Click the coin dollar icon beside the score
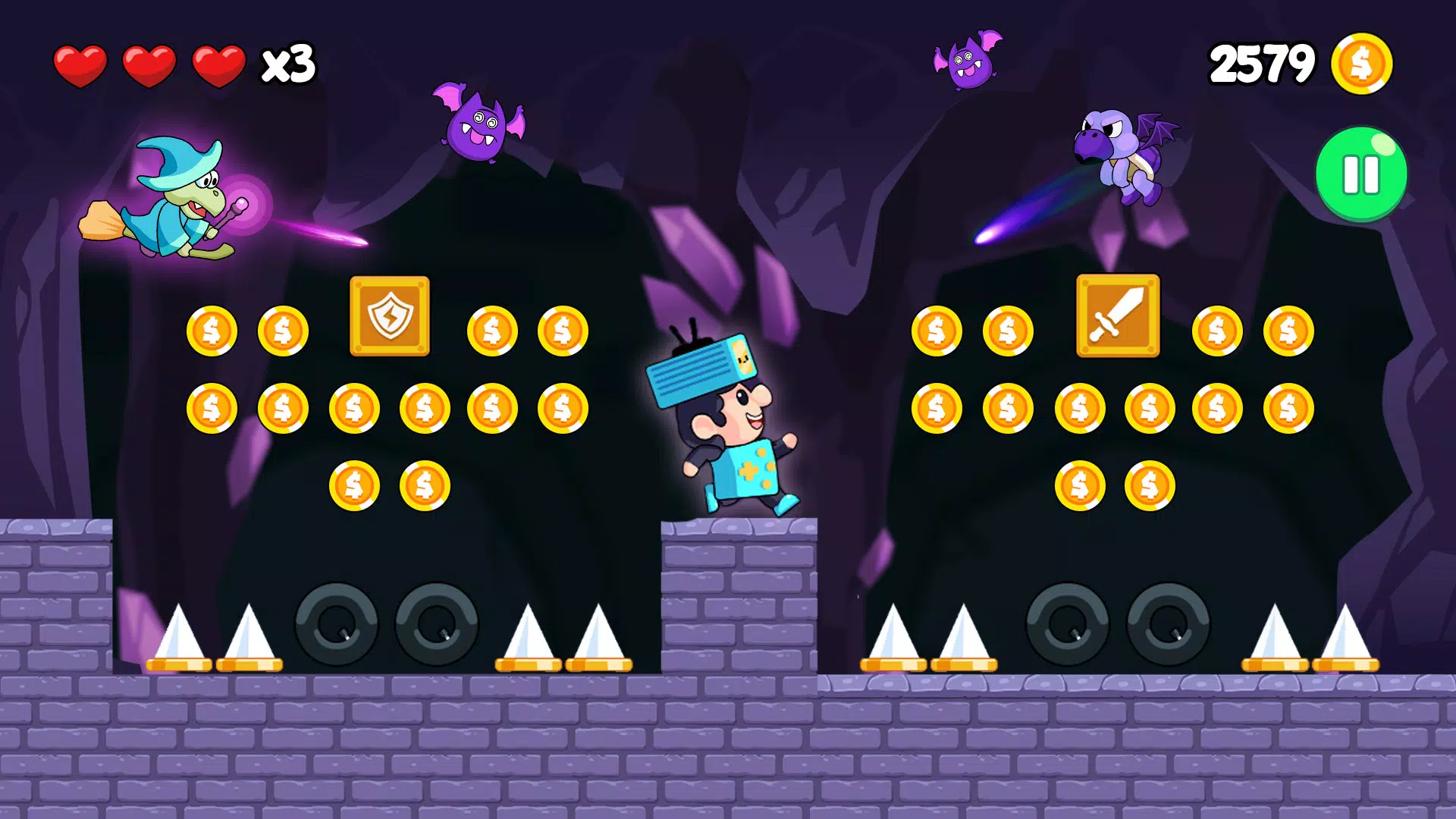This screenshot has height=819, width=1456. click(x=1362, y=64)
